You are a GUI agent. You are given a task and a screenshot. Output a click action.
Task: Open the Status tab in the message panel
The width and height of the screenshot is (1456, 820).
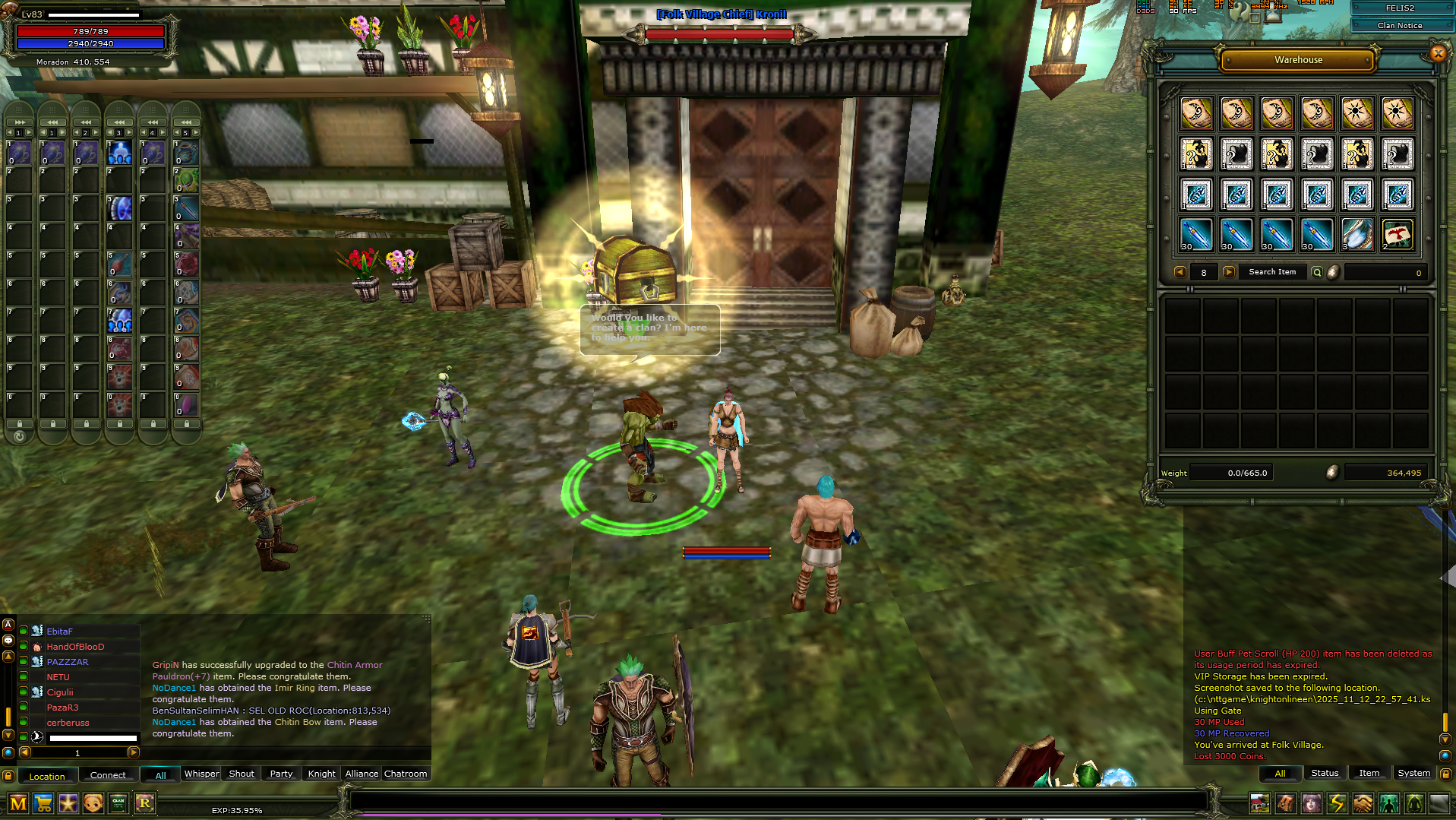pos(1324,772)
